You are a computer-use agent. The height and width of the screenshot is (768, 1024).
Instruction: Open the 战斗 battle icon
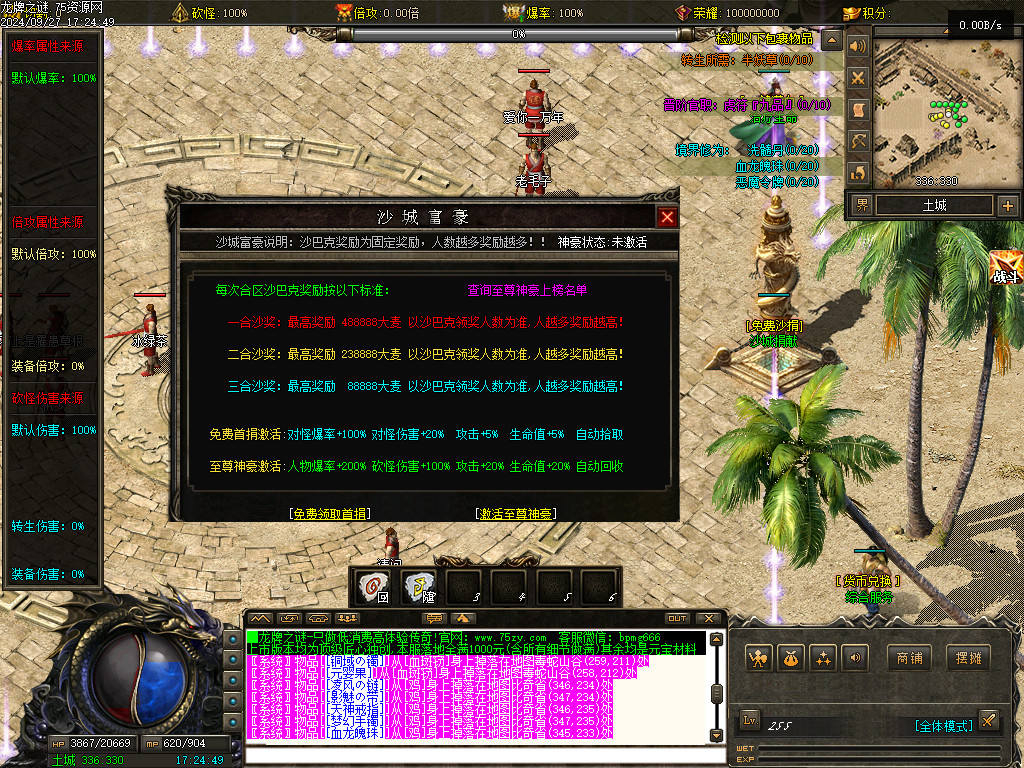tap(1006, 268)
